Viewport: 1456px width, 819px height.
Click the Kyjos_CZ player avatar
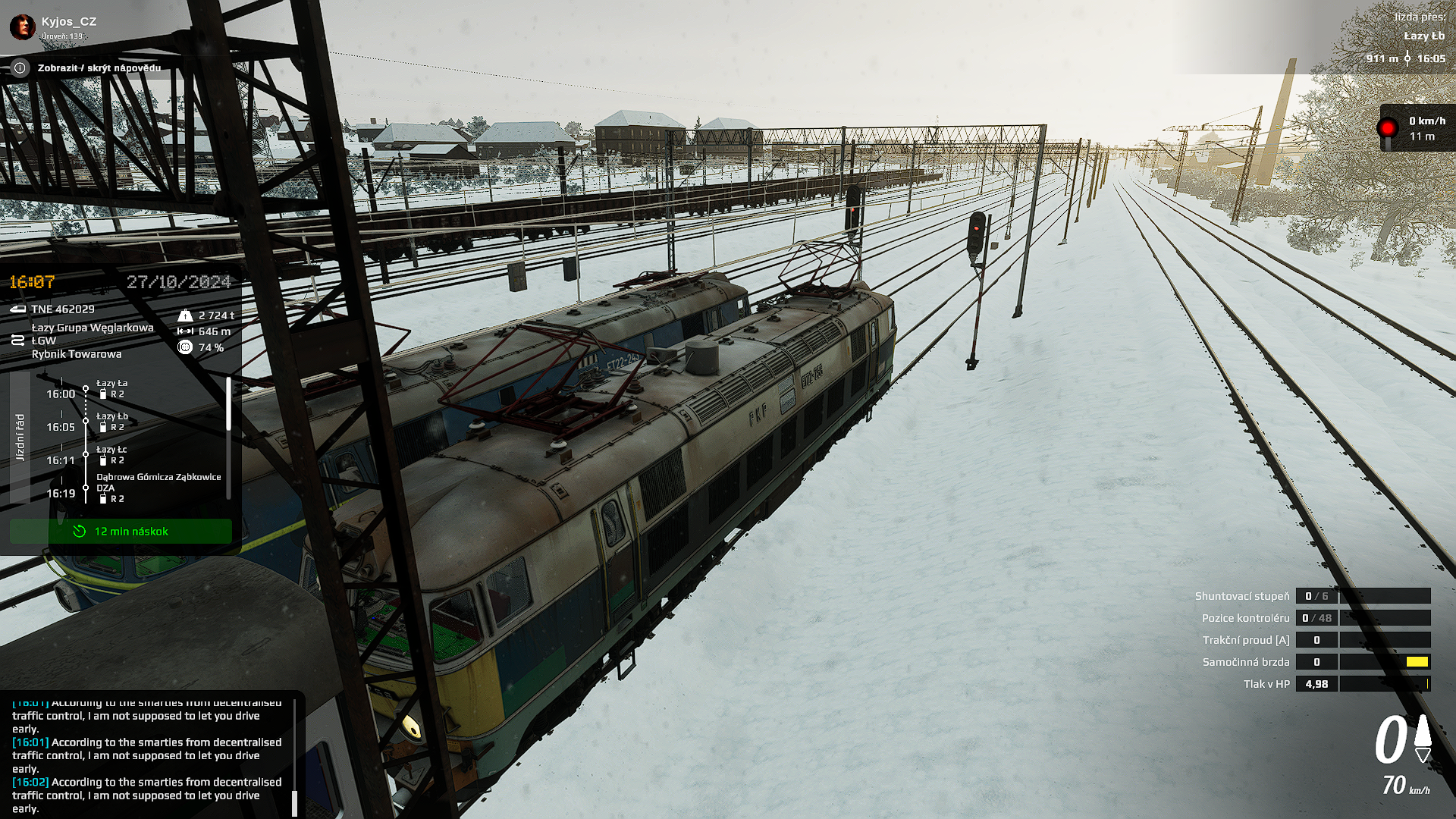[x=22, y=27]
